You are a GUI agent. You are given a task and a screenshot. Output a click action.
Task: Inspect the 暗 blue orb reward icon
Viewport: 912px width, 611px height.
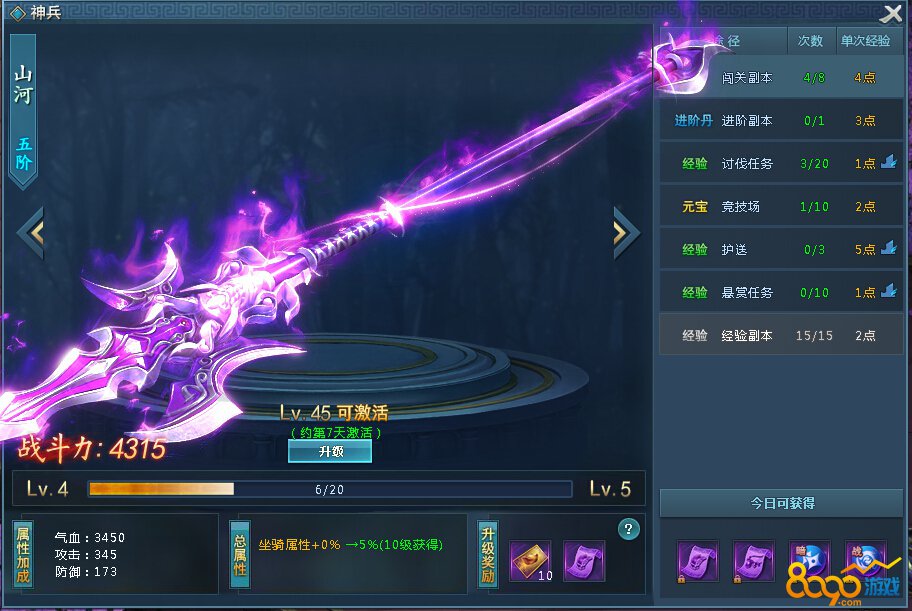pos(810,560)
